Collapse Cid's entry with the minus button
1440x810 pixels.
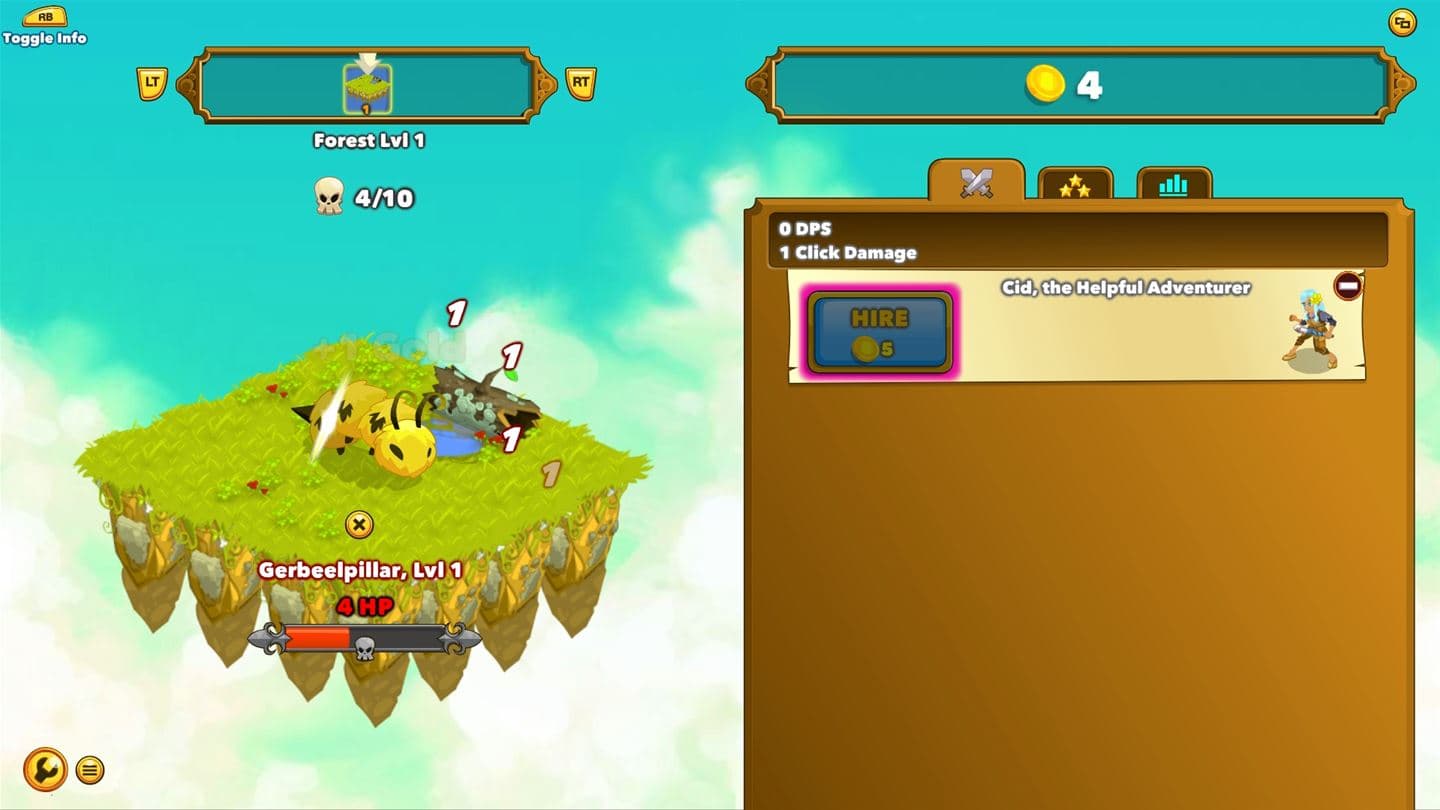pyautogui.click(x=1350, y=286)
